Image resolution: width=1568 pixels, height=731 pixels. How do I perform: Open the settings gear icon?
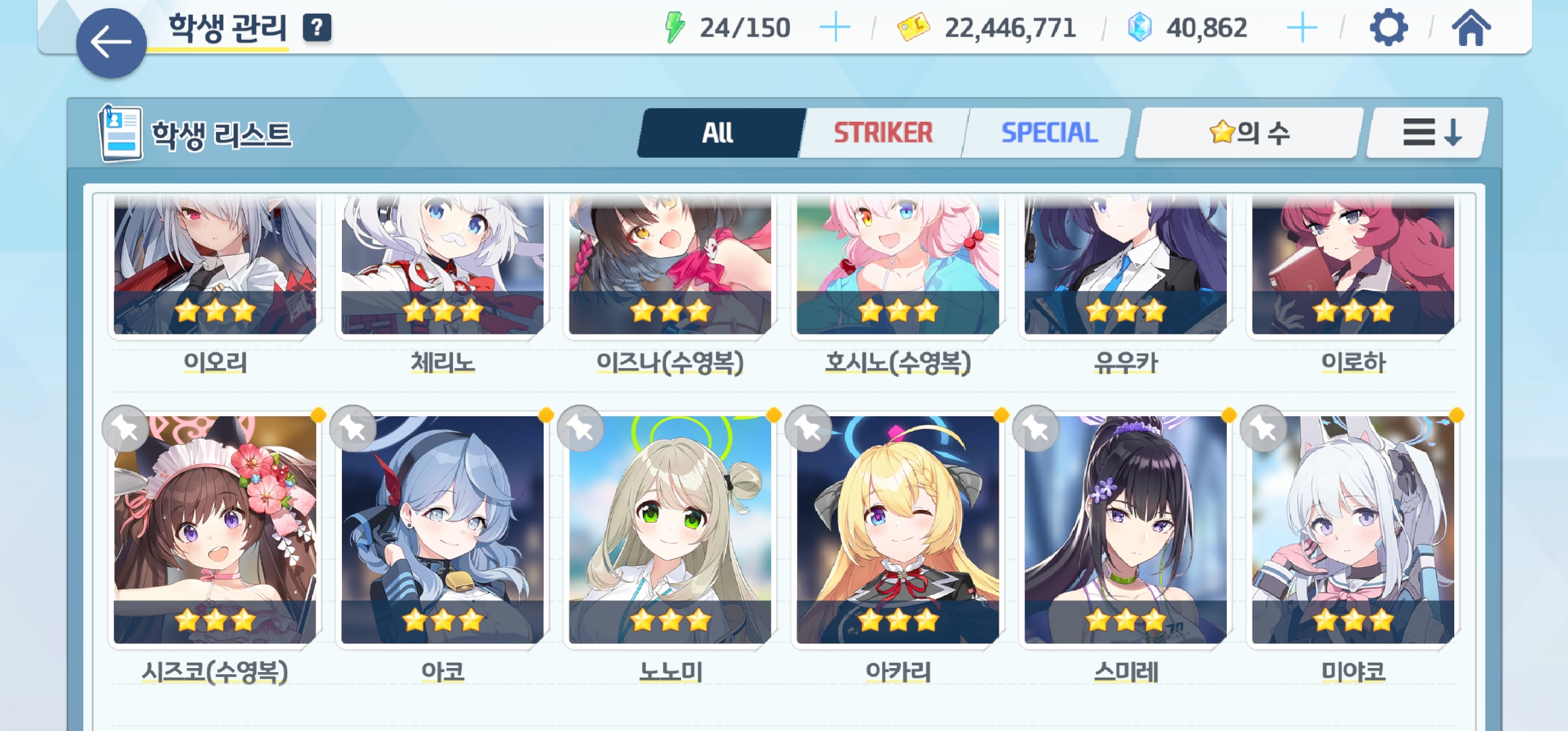(x=1389, y=27)
